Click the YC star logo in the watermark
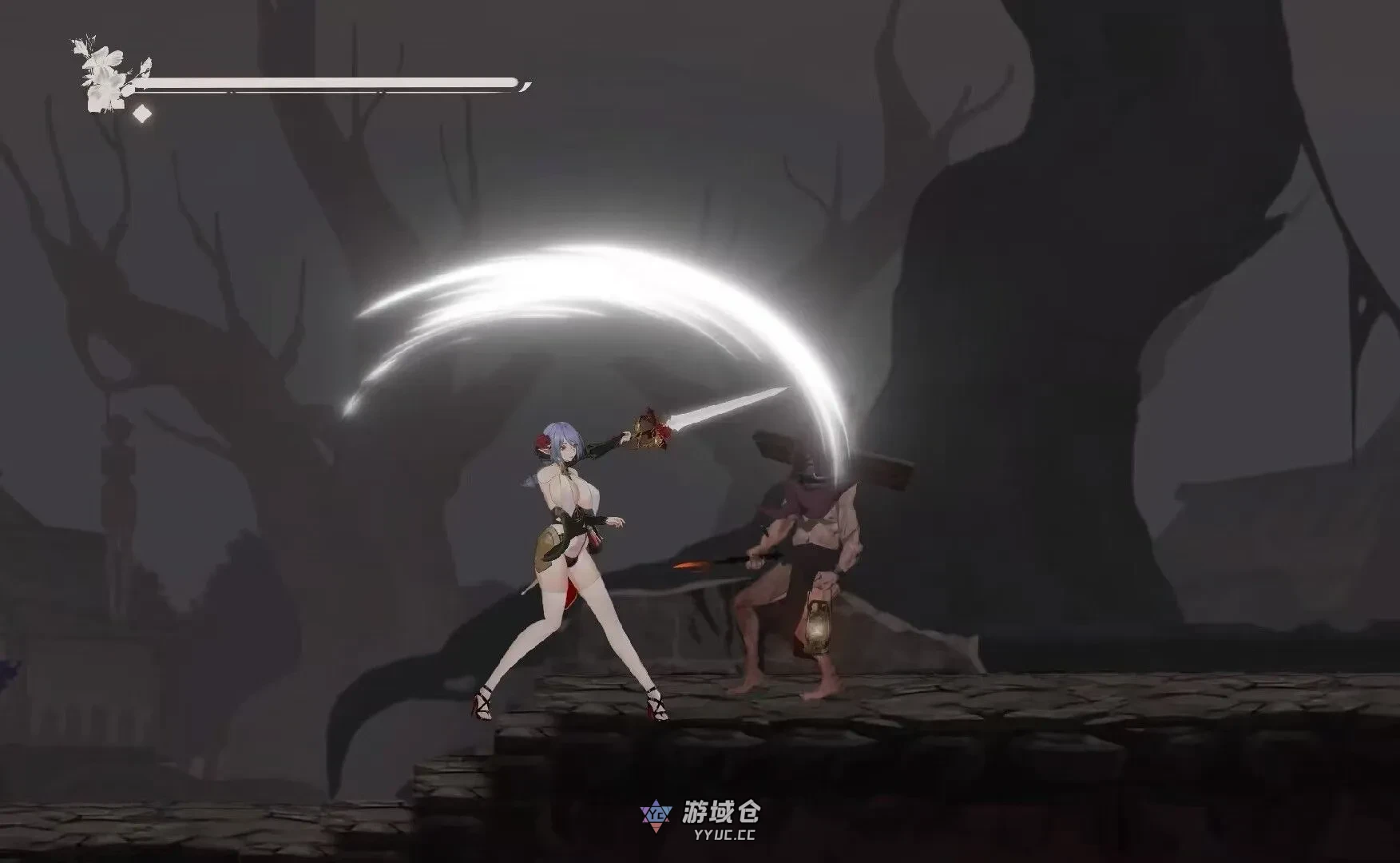Image resolution: width=1400 pixels, height=863 pixels. pos(656,816)
